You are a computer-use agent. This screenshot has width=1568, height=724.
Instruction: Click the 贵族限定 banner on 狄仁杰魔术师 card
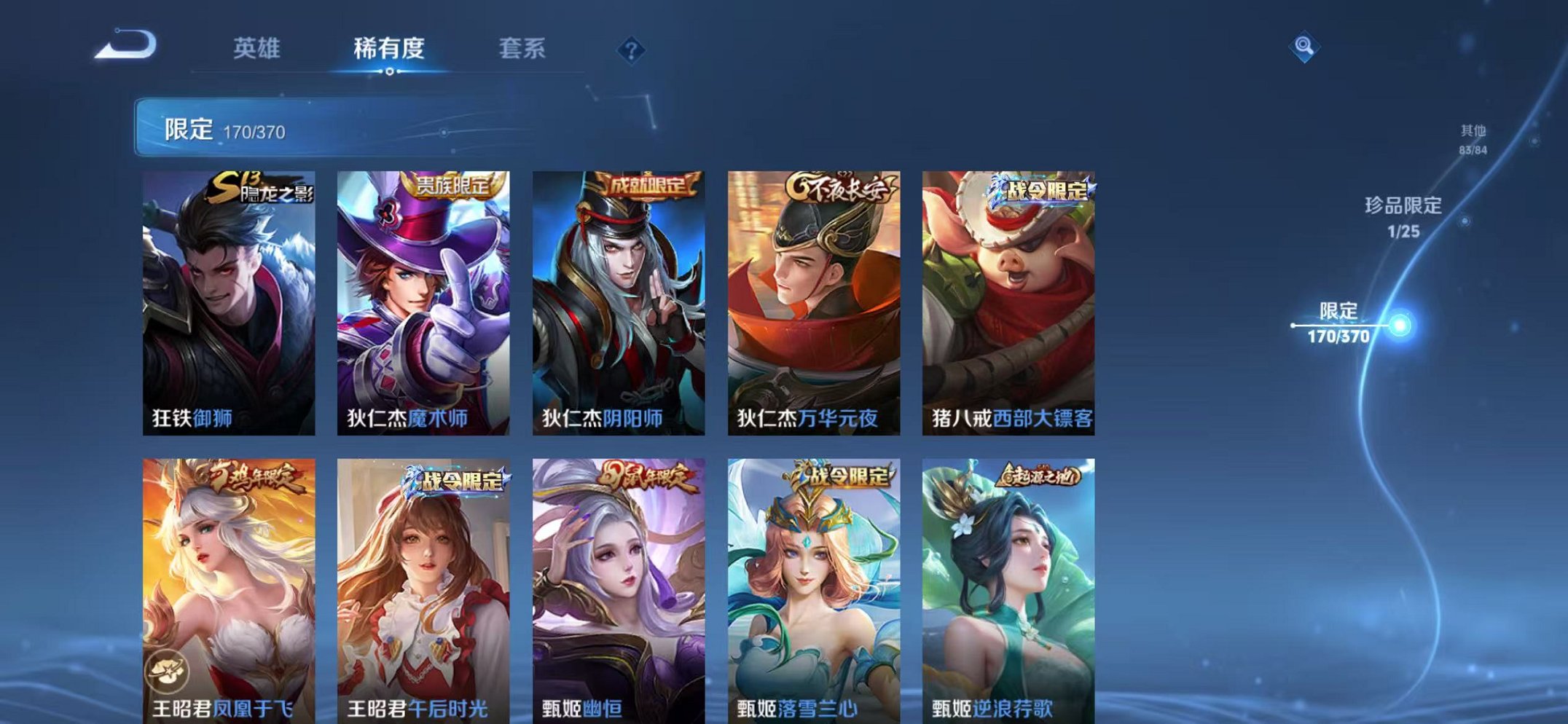[x=452, y=185]
